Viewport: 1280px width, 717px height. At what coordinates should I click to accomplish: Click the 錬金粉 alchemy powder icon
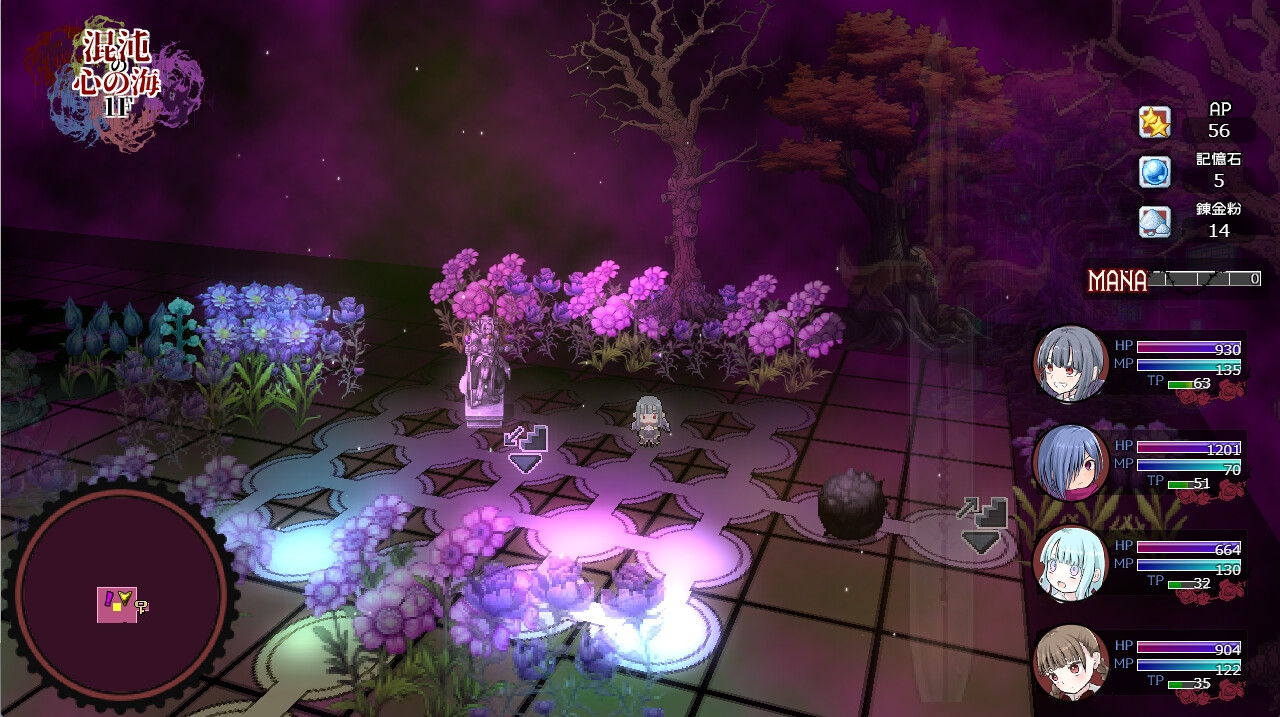point(1154,221)
